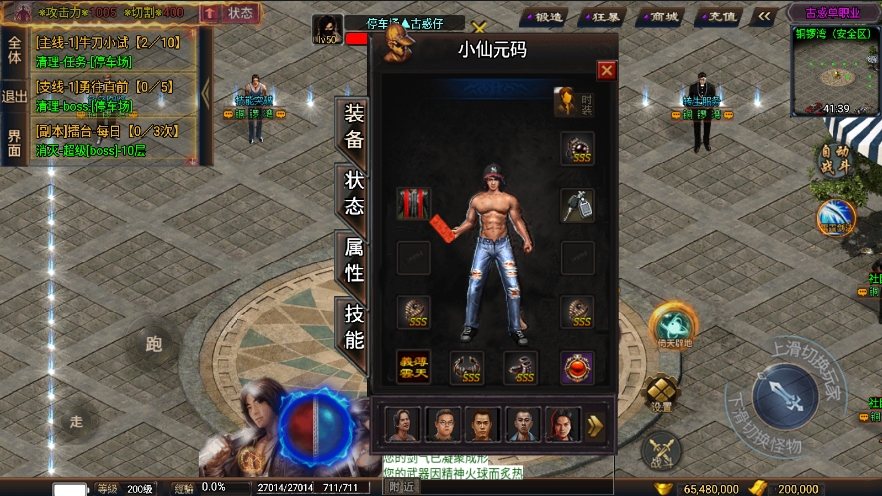The image size is (882, 496).
Task: Collapse the top menu with double-arrow button
Action: tap(765, 17)
